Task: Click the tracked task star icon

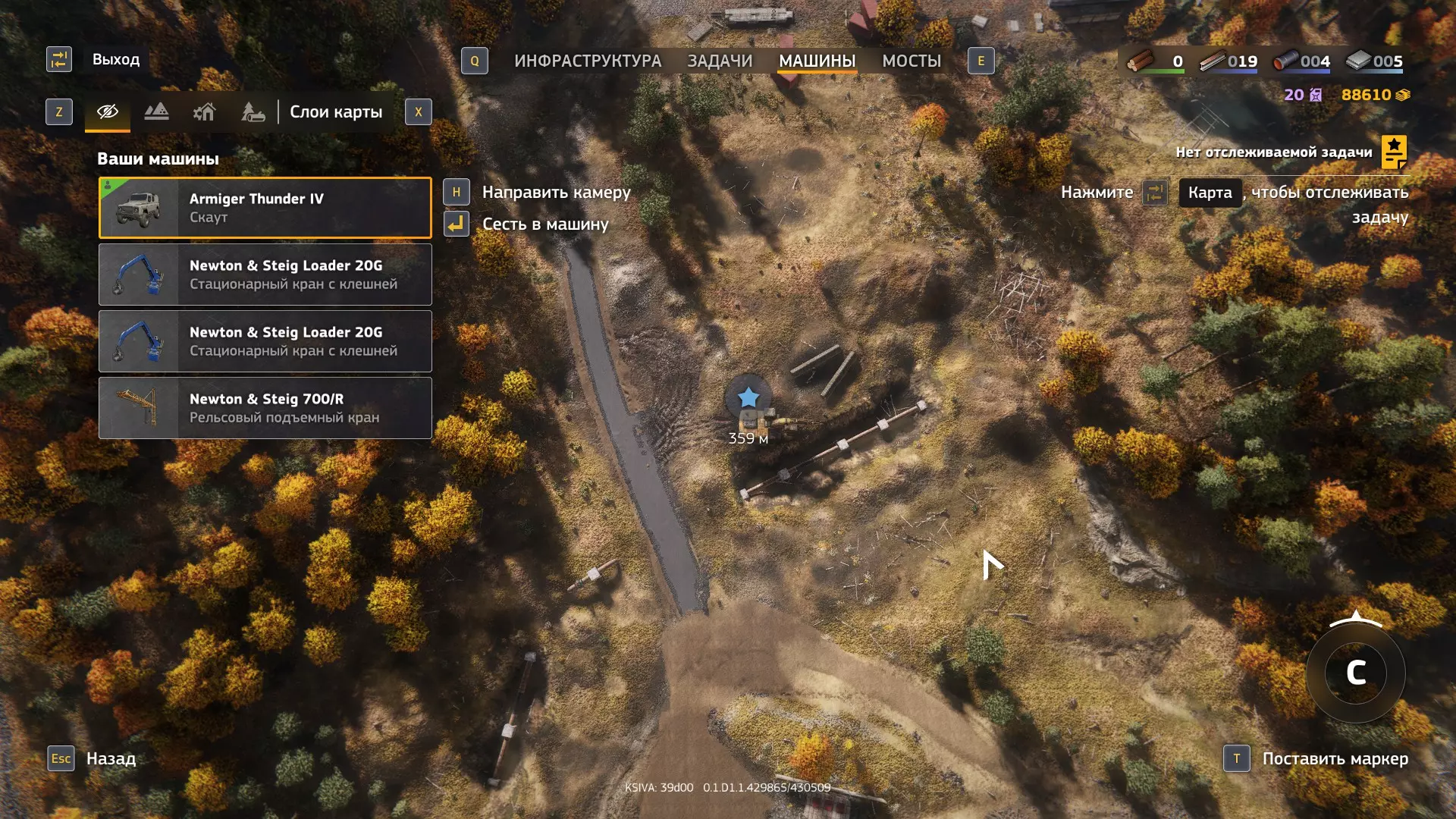Action: 1394,152
